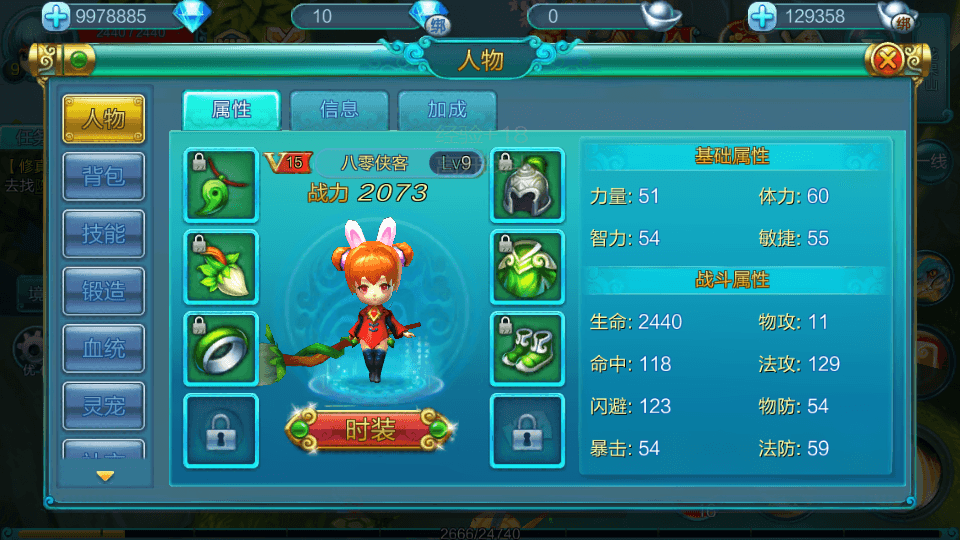Add diamonds with the blue plus button

click(57, 16)
